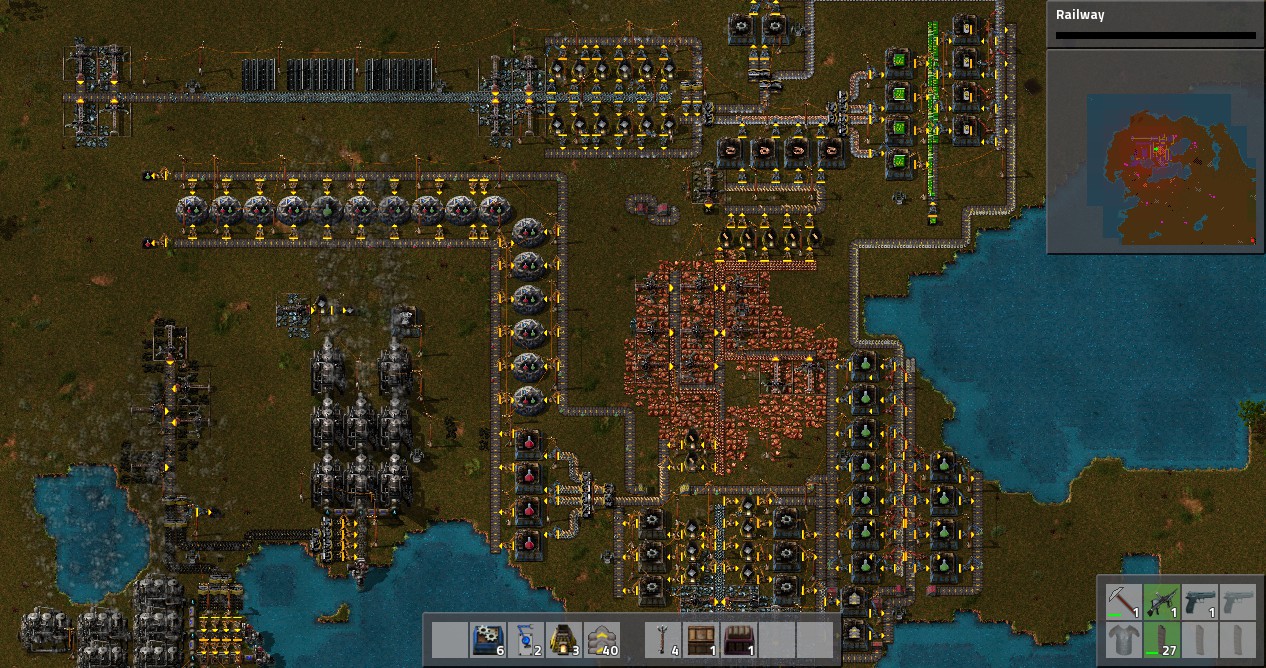This screenshot has height=668, width=1266.
Task: Pick the wooden chest from the hotbar
Action: pos(700,639)
